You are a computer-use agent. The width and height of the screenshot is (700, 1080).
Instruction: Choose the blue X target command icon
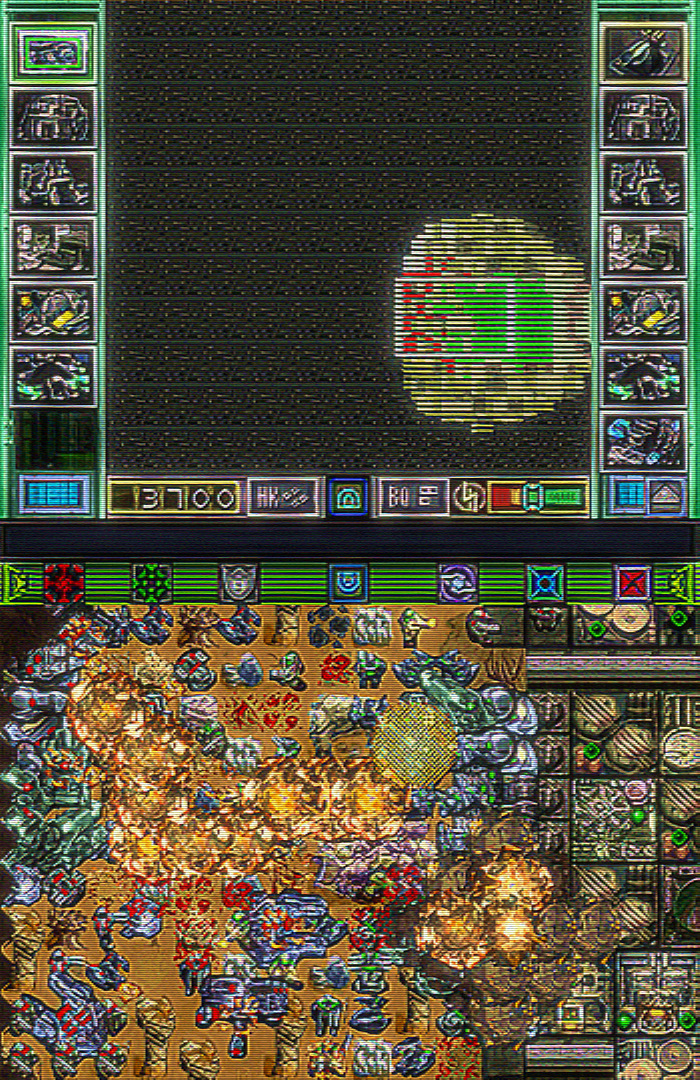pyautogui.click(x=545, y=582)
